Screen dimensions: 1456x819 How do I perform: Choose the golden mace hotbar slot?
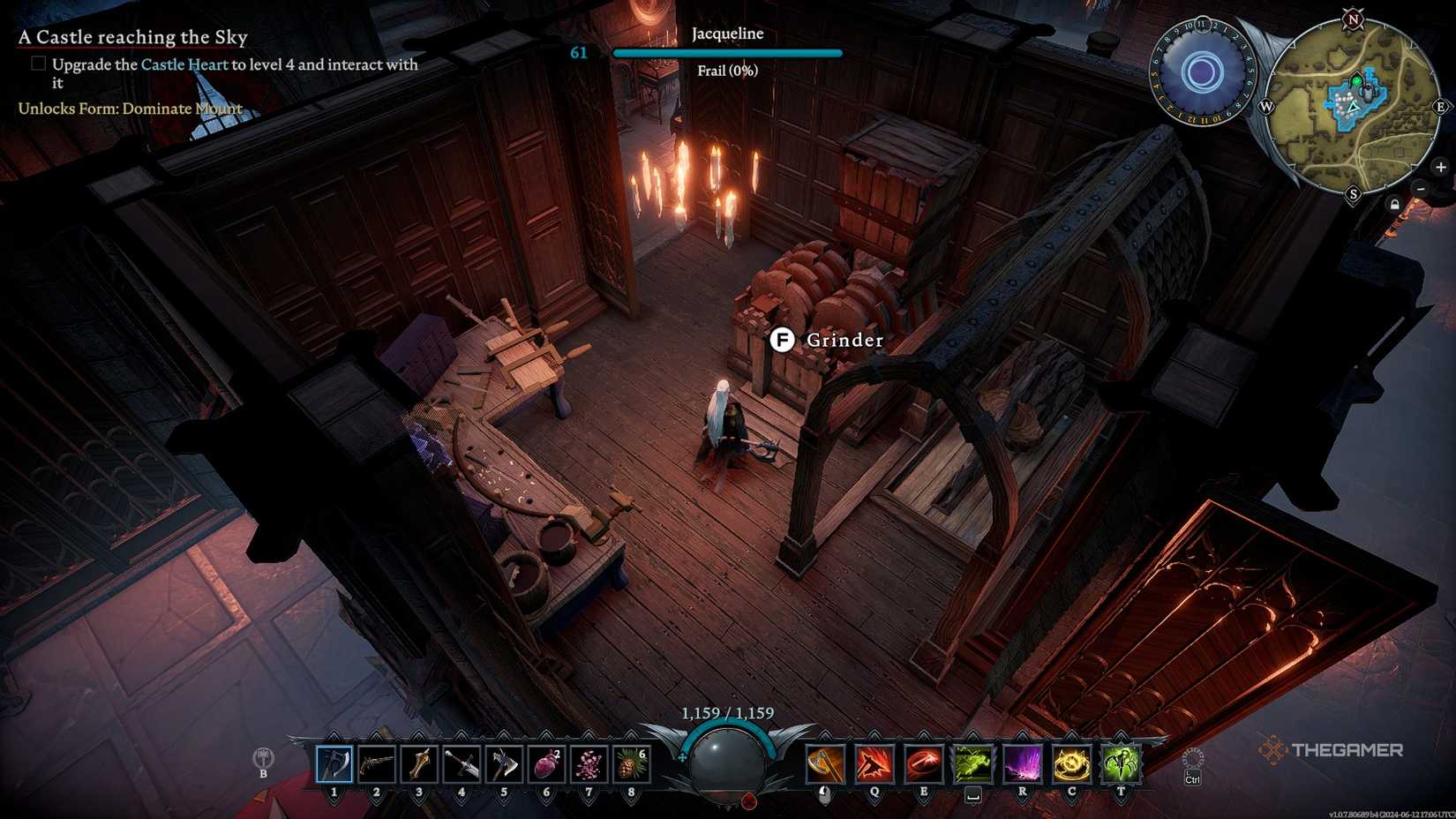pyautogui.click(x=419, y=763)
